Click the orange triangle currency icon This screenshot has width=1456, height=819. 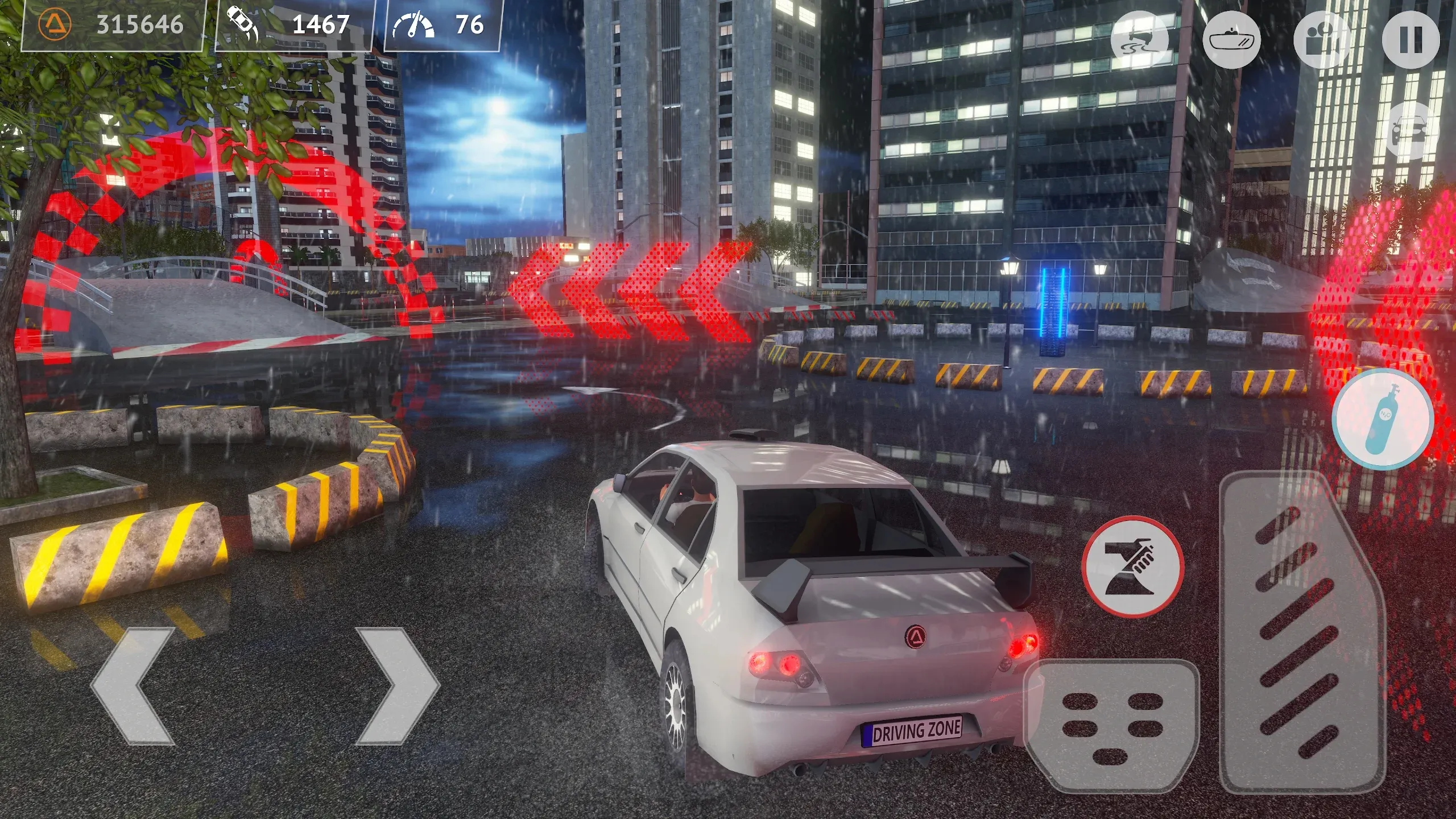(x=55, y=26)
